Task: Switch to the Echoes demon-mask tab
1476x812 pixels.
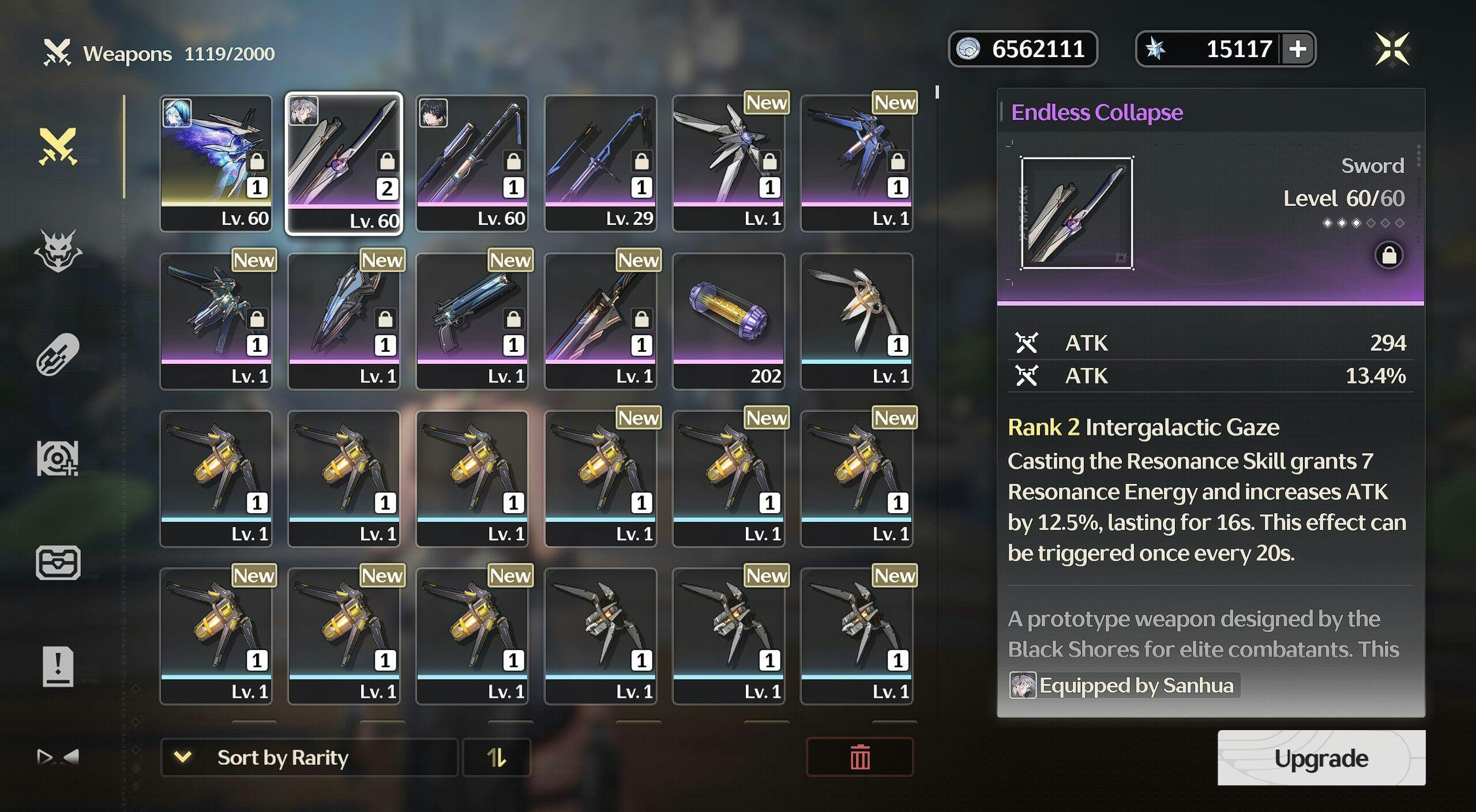Action: pyautogui.click(x=58, y=251)
